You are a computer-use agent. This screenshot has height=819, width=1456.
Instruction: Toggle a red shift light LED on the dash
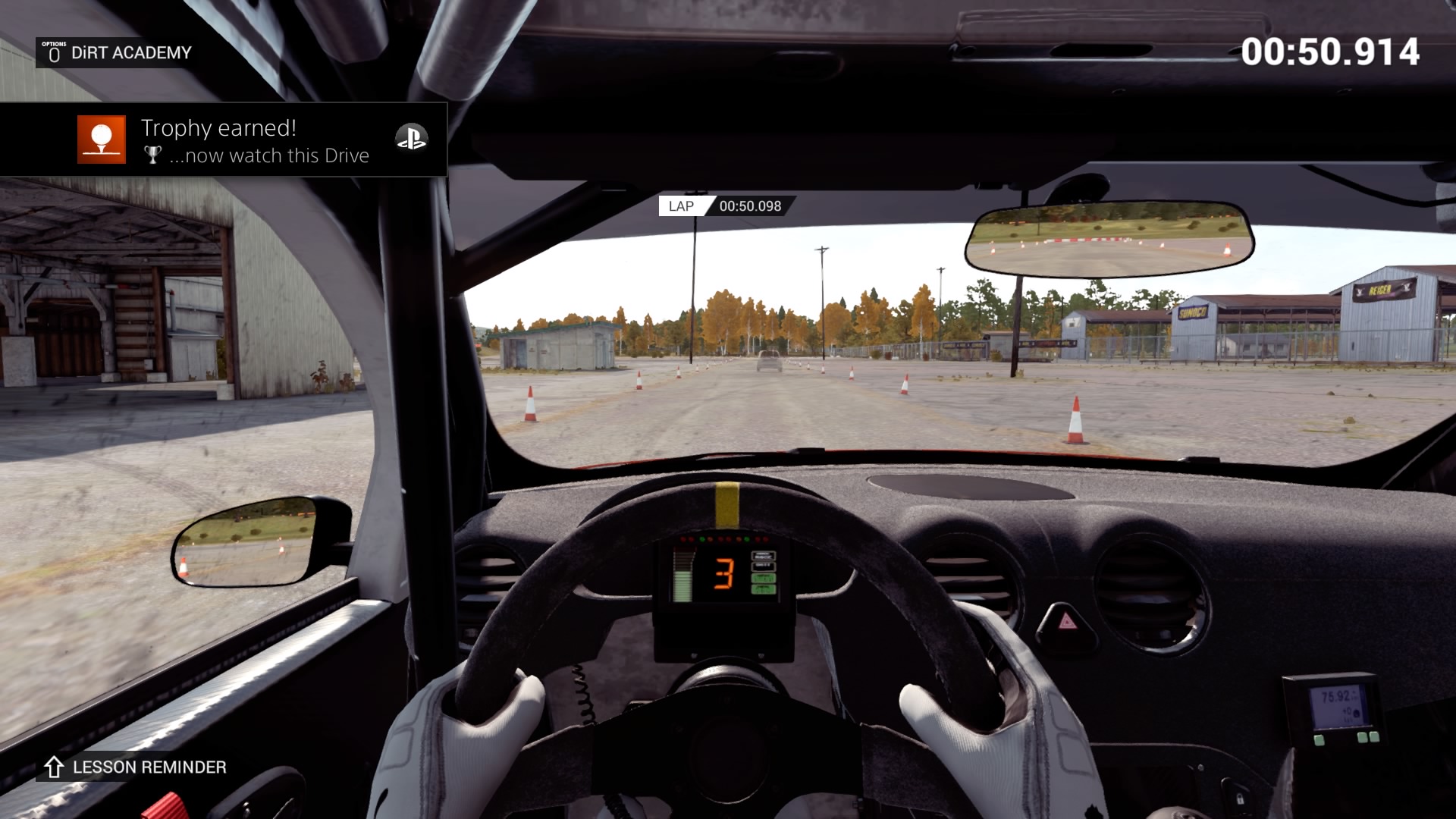pos(683,539)
